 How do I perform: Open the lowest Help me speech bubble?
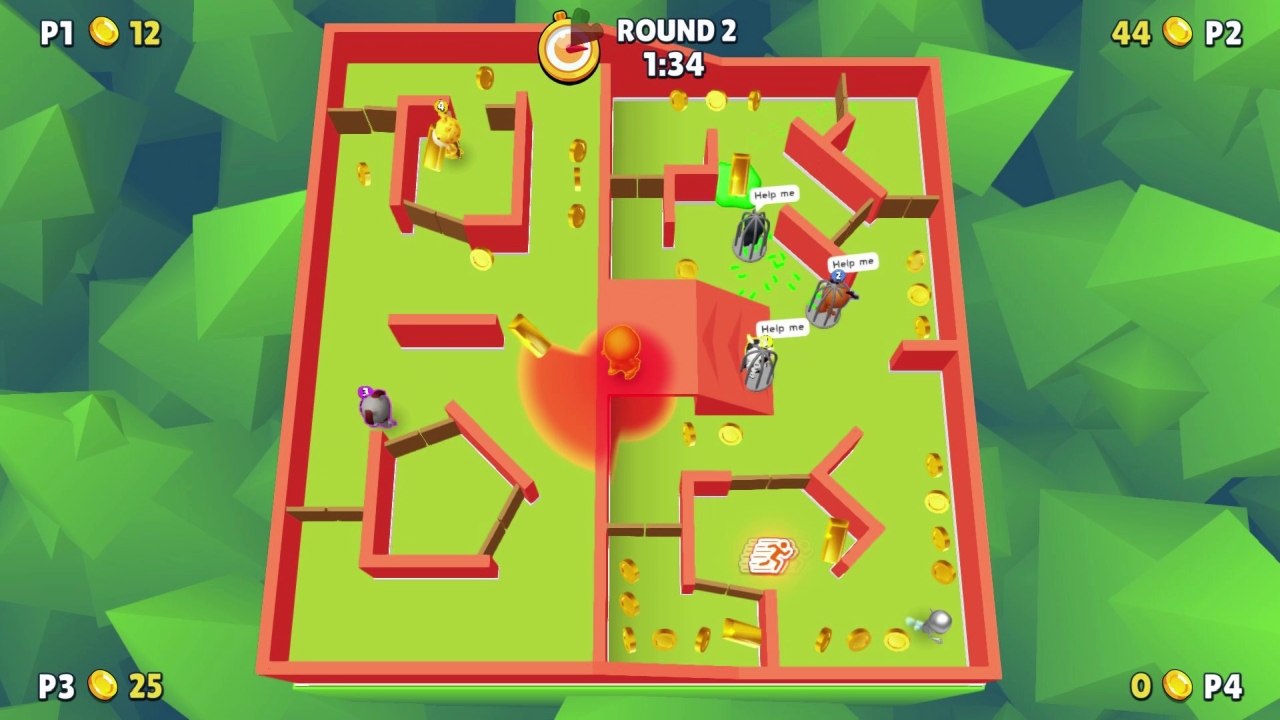[781, 326]
